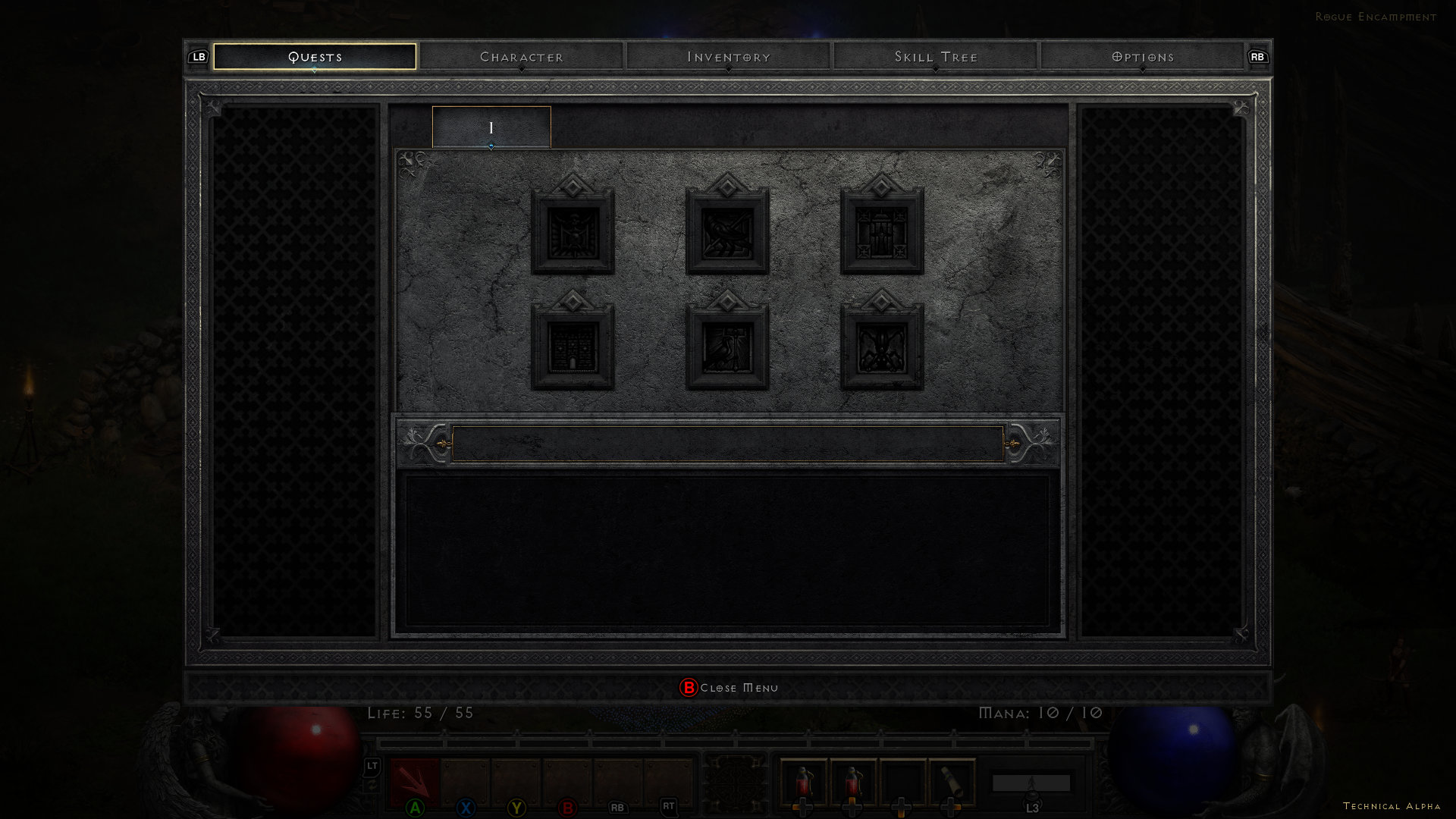Select the scroll in the belt slot
The image size is (1456, 819).
(952, 781)
